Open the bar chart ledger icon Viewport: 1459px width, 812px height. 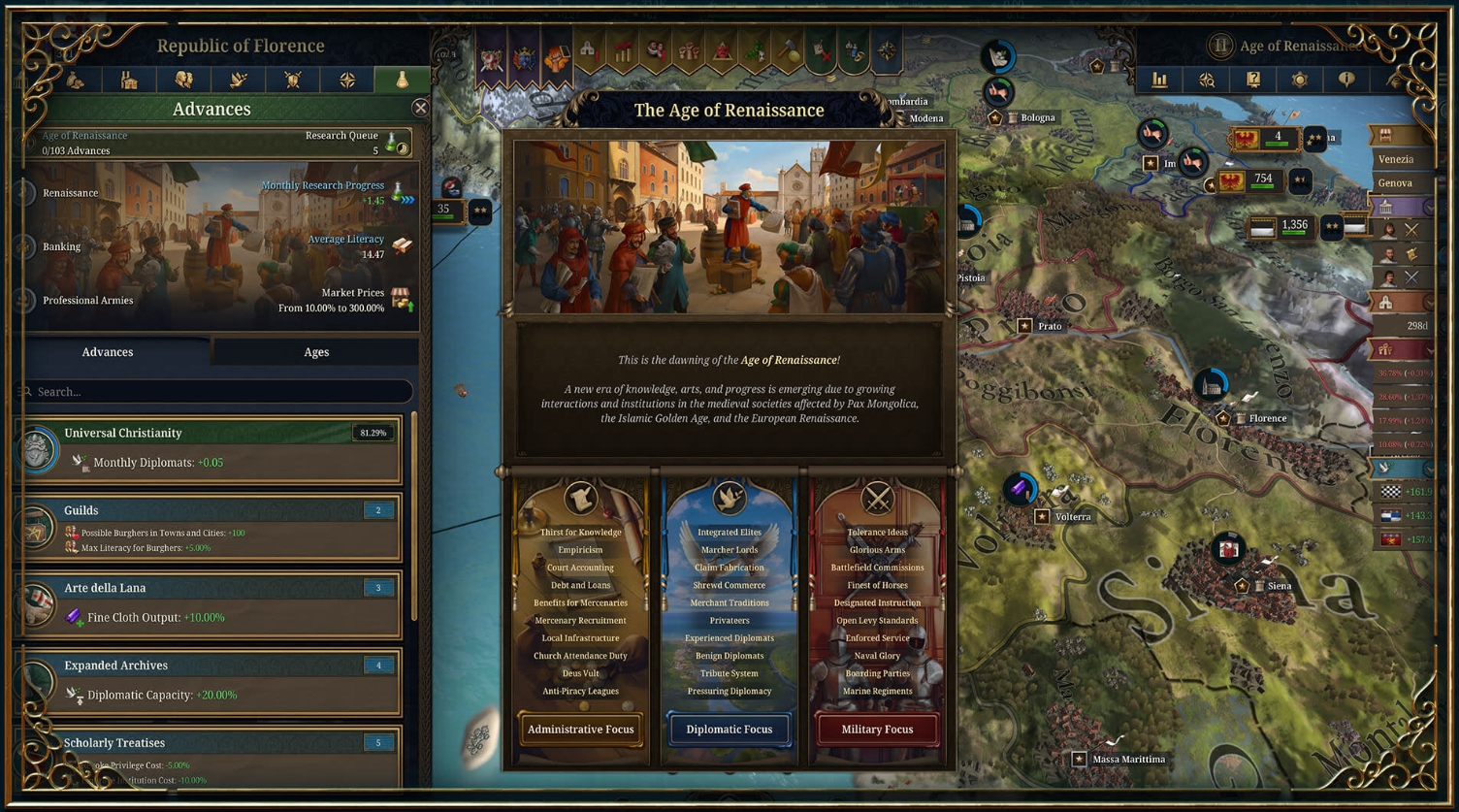click(x=1159, y=80)
